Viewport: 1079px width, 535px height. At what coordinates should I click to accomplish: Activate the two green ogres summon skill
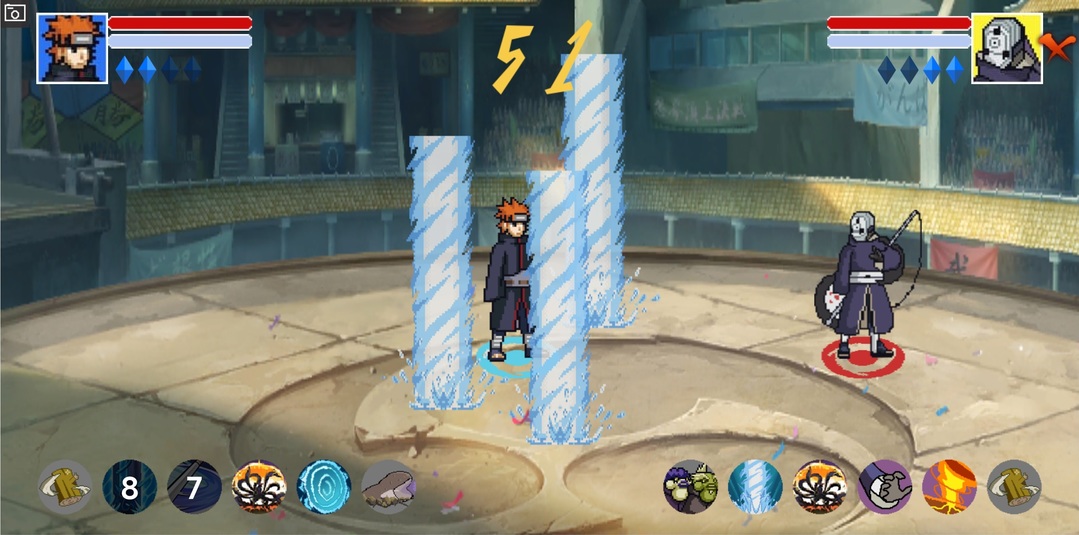[x=690, y=487]
